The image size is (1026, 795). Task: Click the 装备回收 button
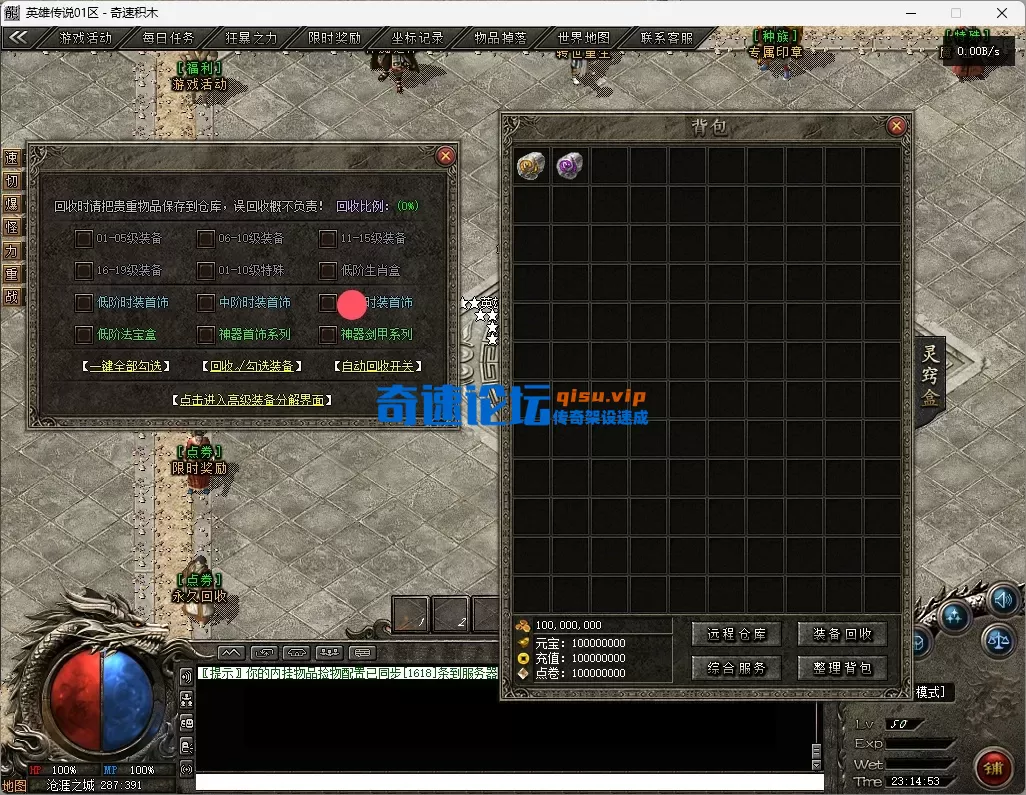pos(842,634)
